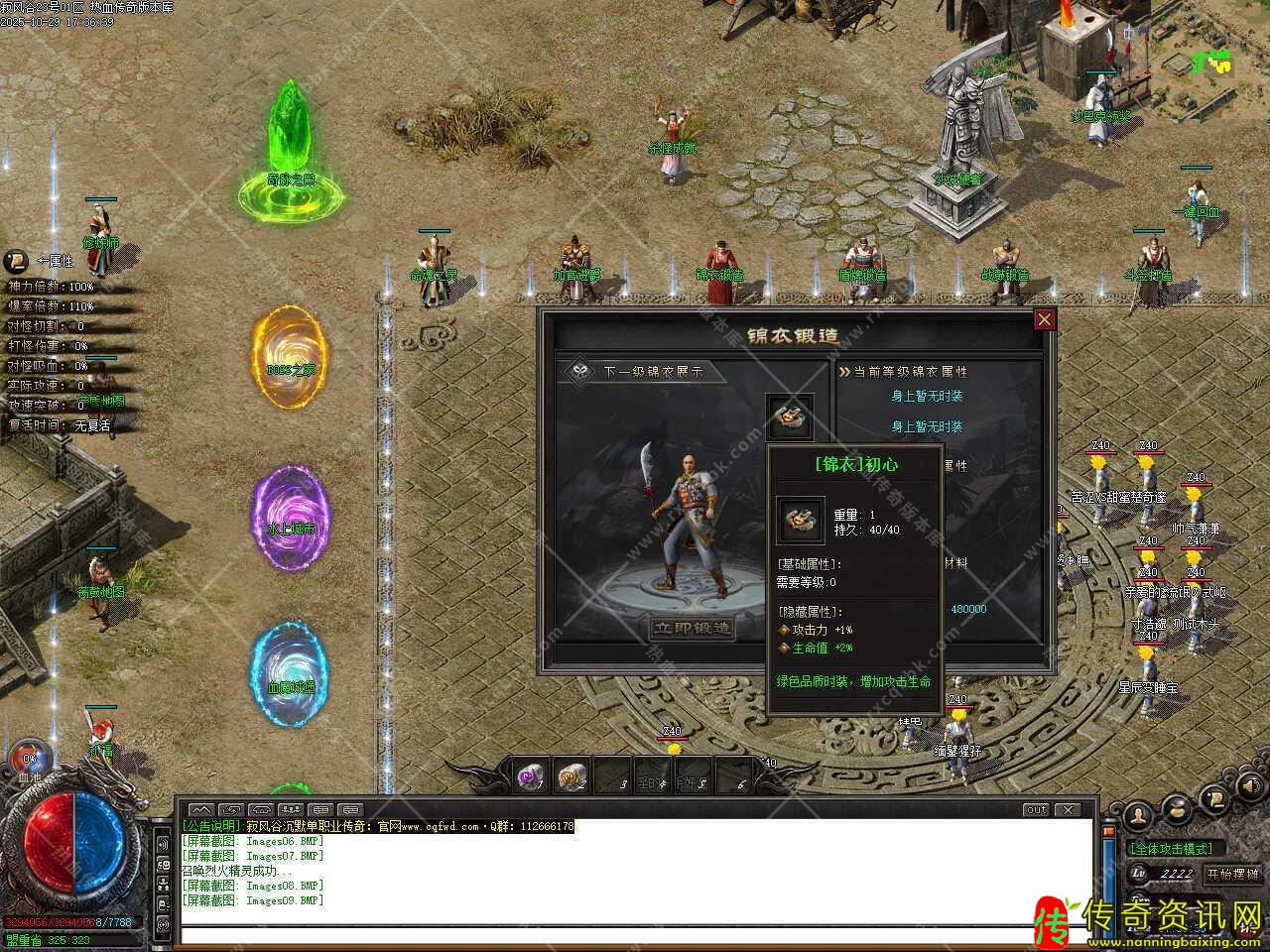Screen dimensions: 1270x952
Task: Click the 血池 blood pool orb icon
Action: click(30, 759)
